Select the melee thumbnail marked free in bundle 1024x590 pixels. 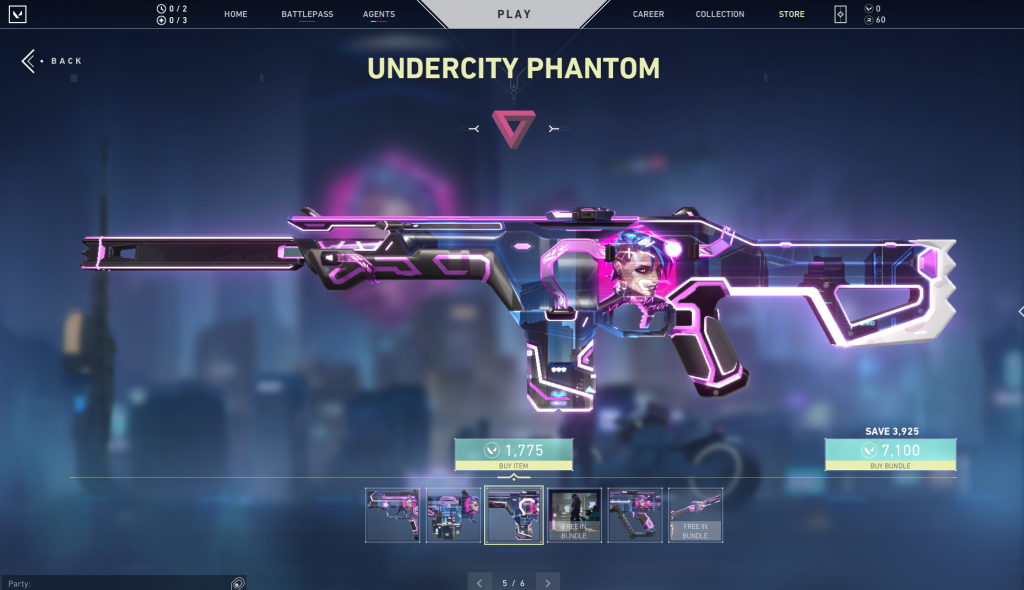695,515
